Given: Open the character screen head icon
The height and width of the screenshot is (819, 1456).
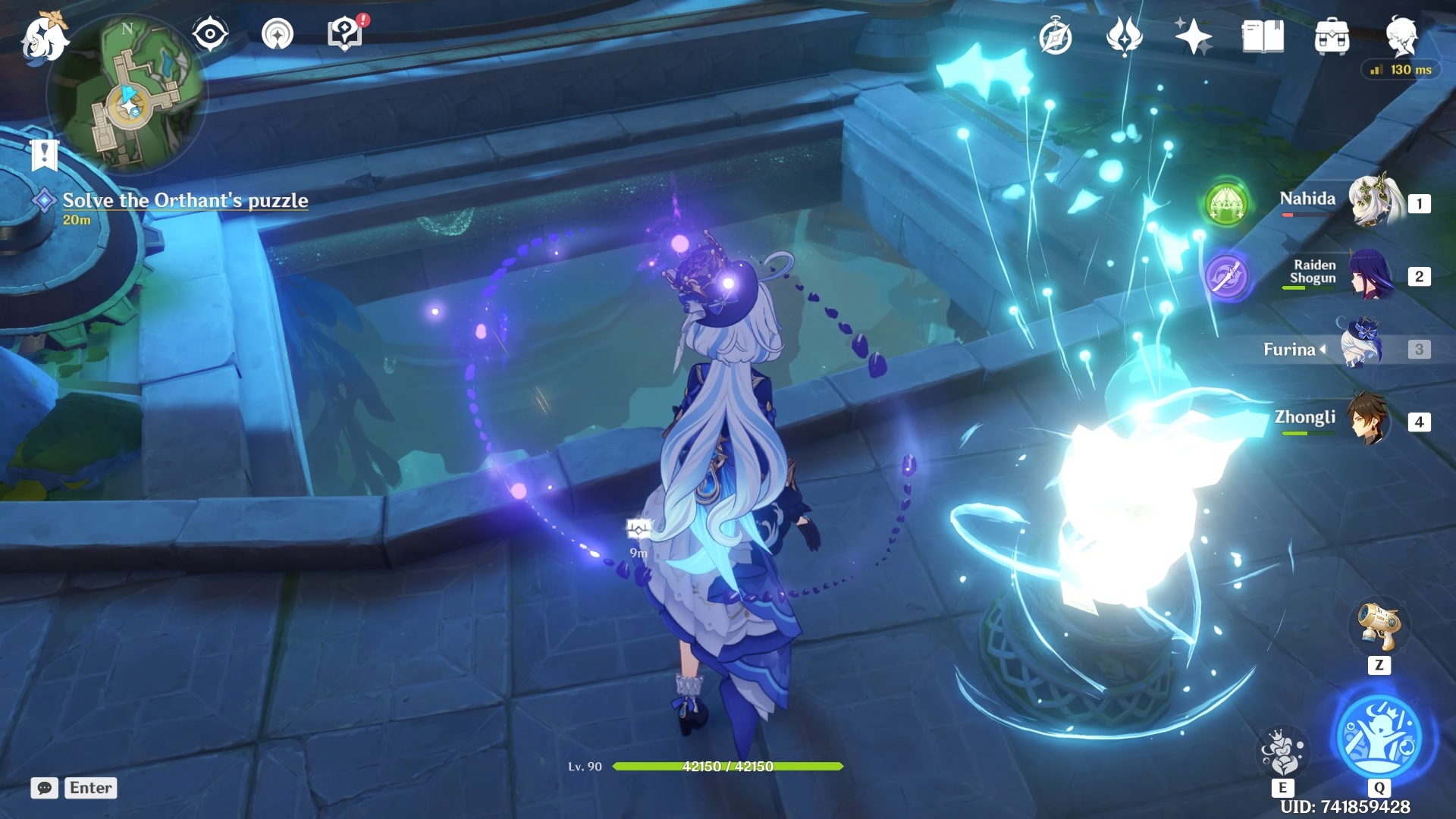Looking at the screenshot, I should tap(1401, 36).
